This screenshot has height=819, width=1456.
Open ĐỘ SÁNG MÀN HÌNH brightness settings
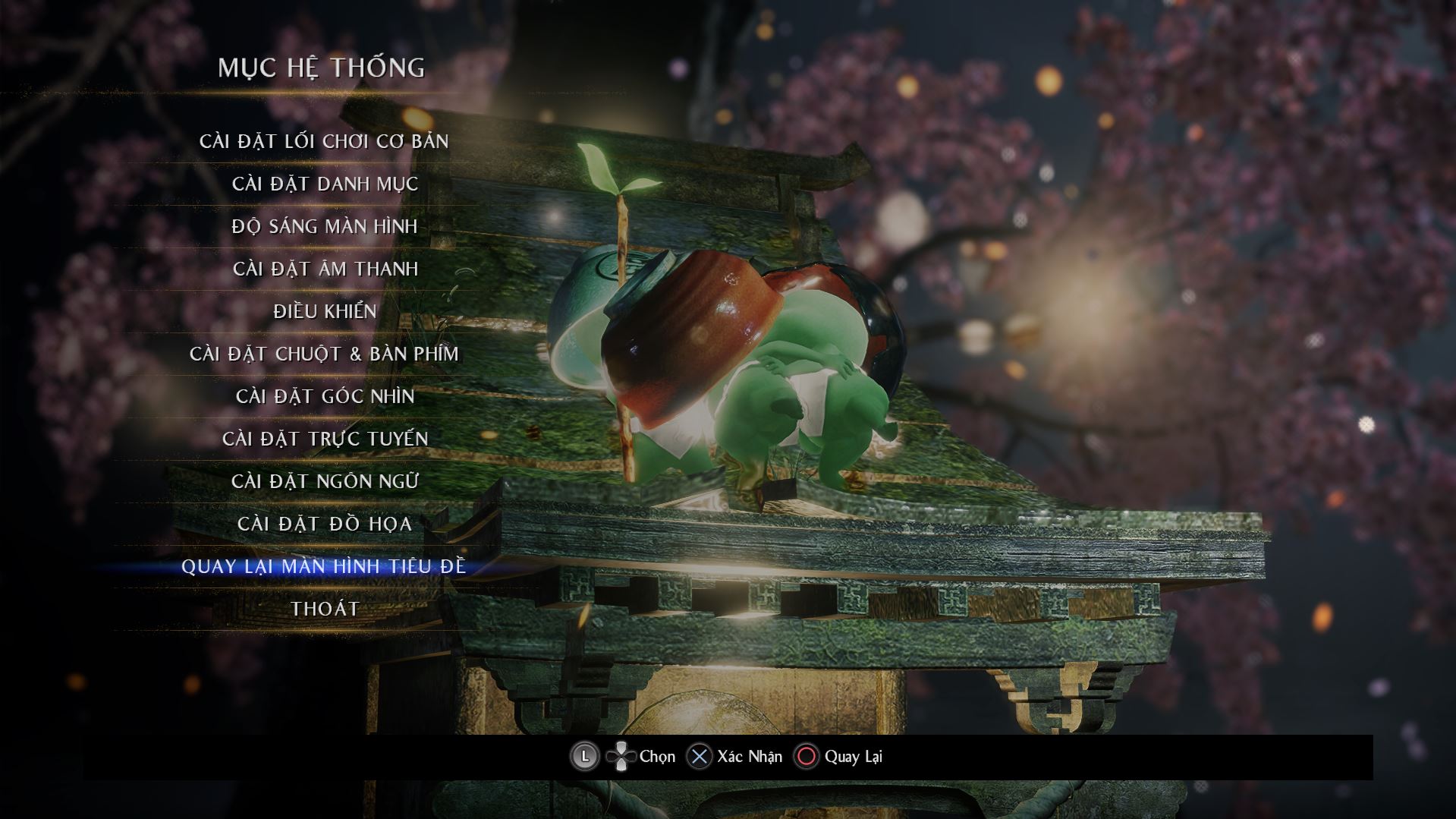click(x=325, y=225)
